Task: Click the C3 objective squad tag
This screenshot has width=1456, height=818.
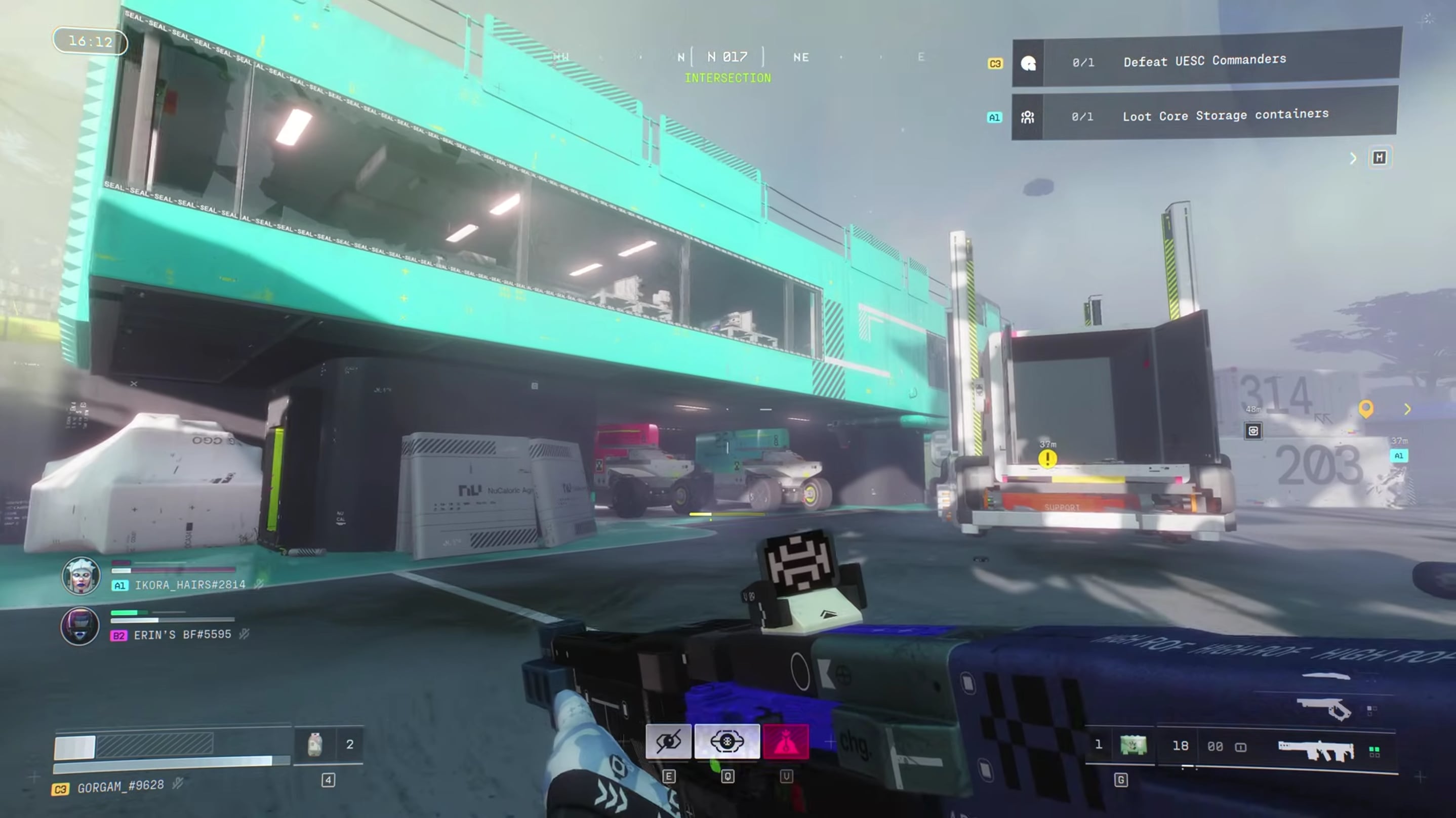Action: (995, 64)
